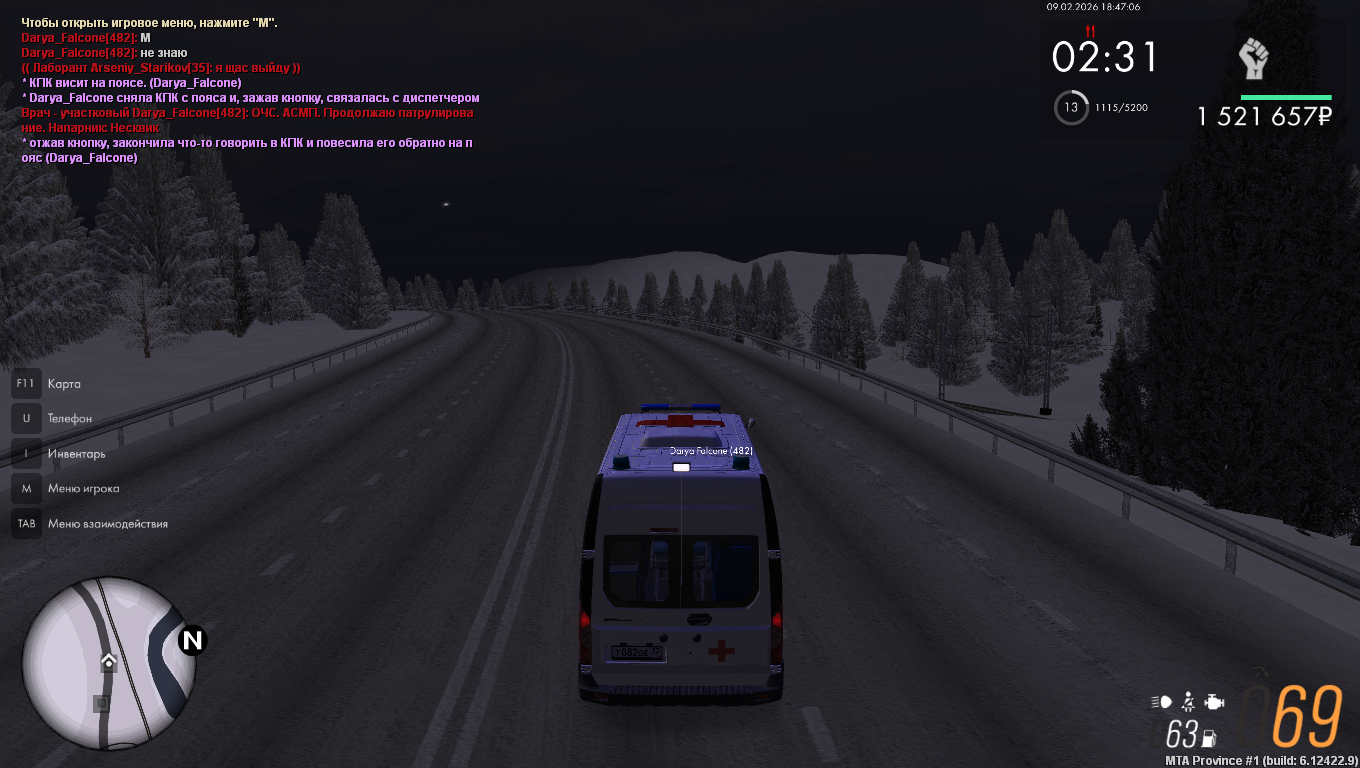This screenshot has height=768, width=1360.
Task: Select the player arrow marker on the minimap
Action: click(x=108, y=661)
